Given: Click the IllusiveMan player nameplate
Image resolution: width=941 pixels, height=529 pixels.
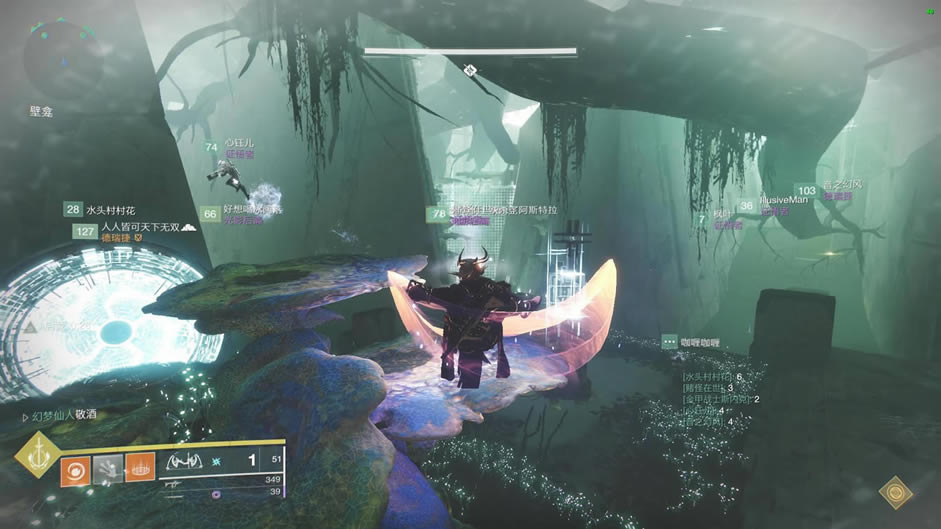Looking at the screenshot, I should pos(783,201).
